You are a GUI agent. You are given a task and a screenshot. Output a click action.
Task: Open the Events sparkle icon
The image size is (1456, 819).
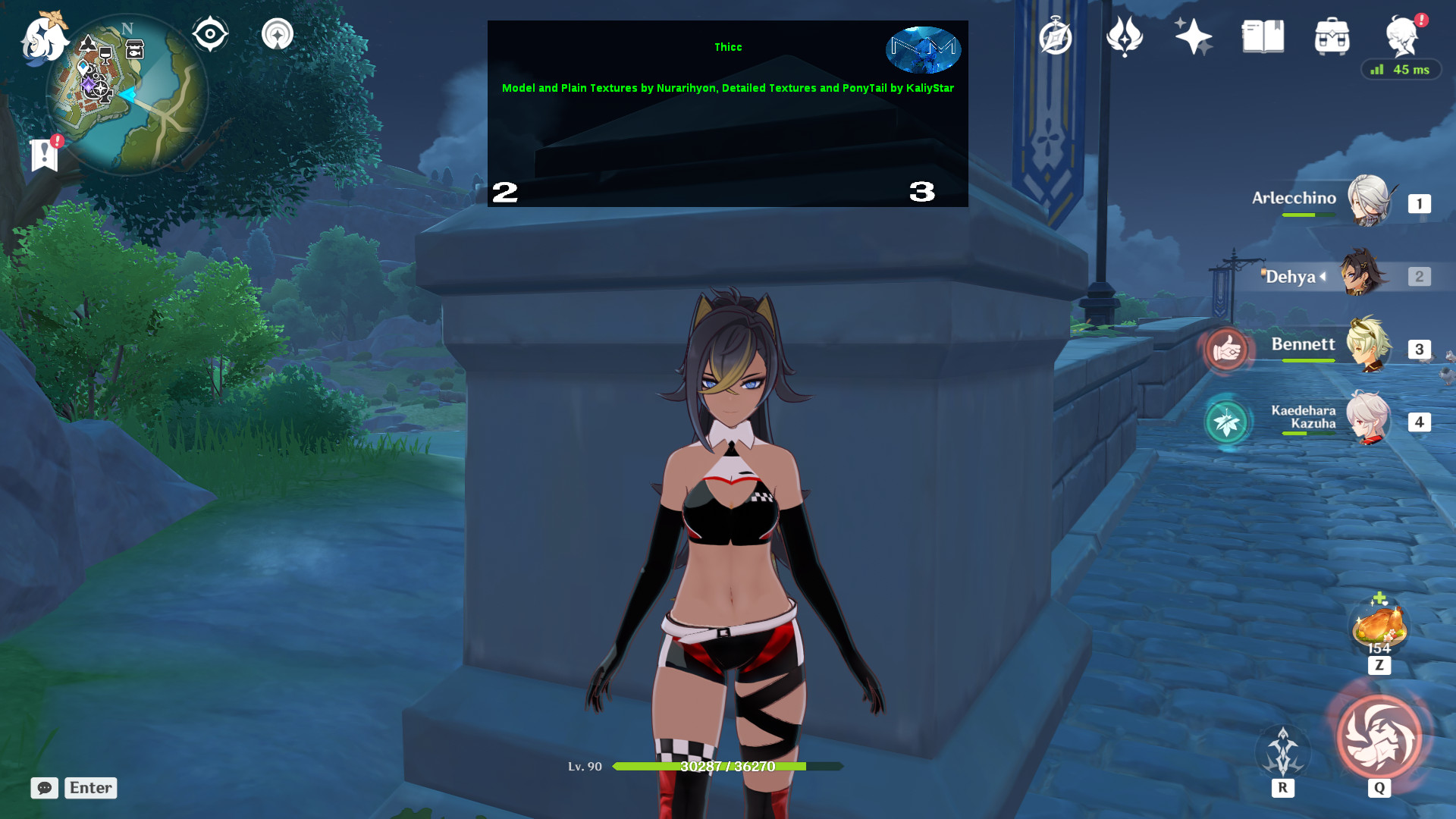pyautogui.click(x=1193, y=36)
